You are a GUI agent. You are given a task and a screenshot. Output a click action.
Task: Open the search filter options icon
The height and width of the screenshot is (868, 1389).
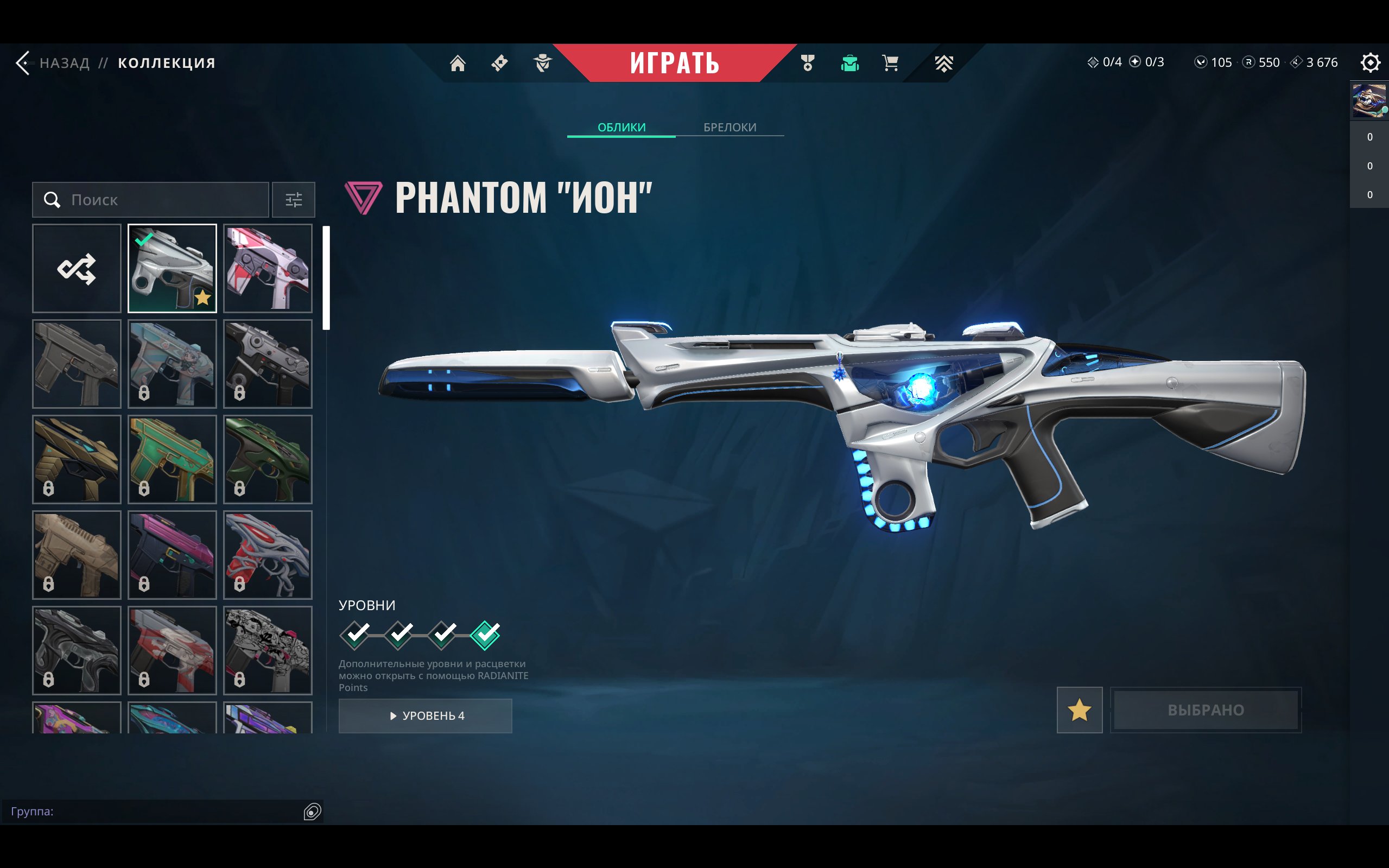click(294, 200)
